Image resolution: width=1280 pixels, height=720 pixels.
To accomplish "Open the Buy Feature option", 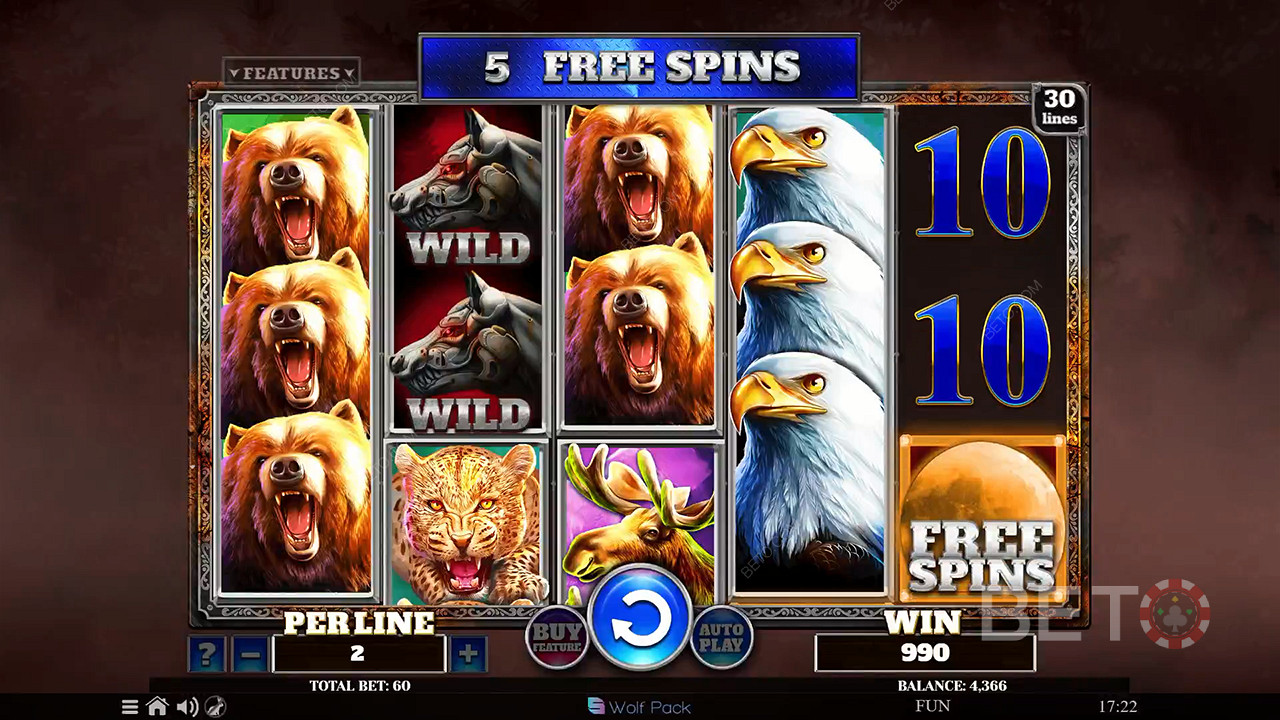I will pyautogui.click(x=557, y=637).
